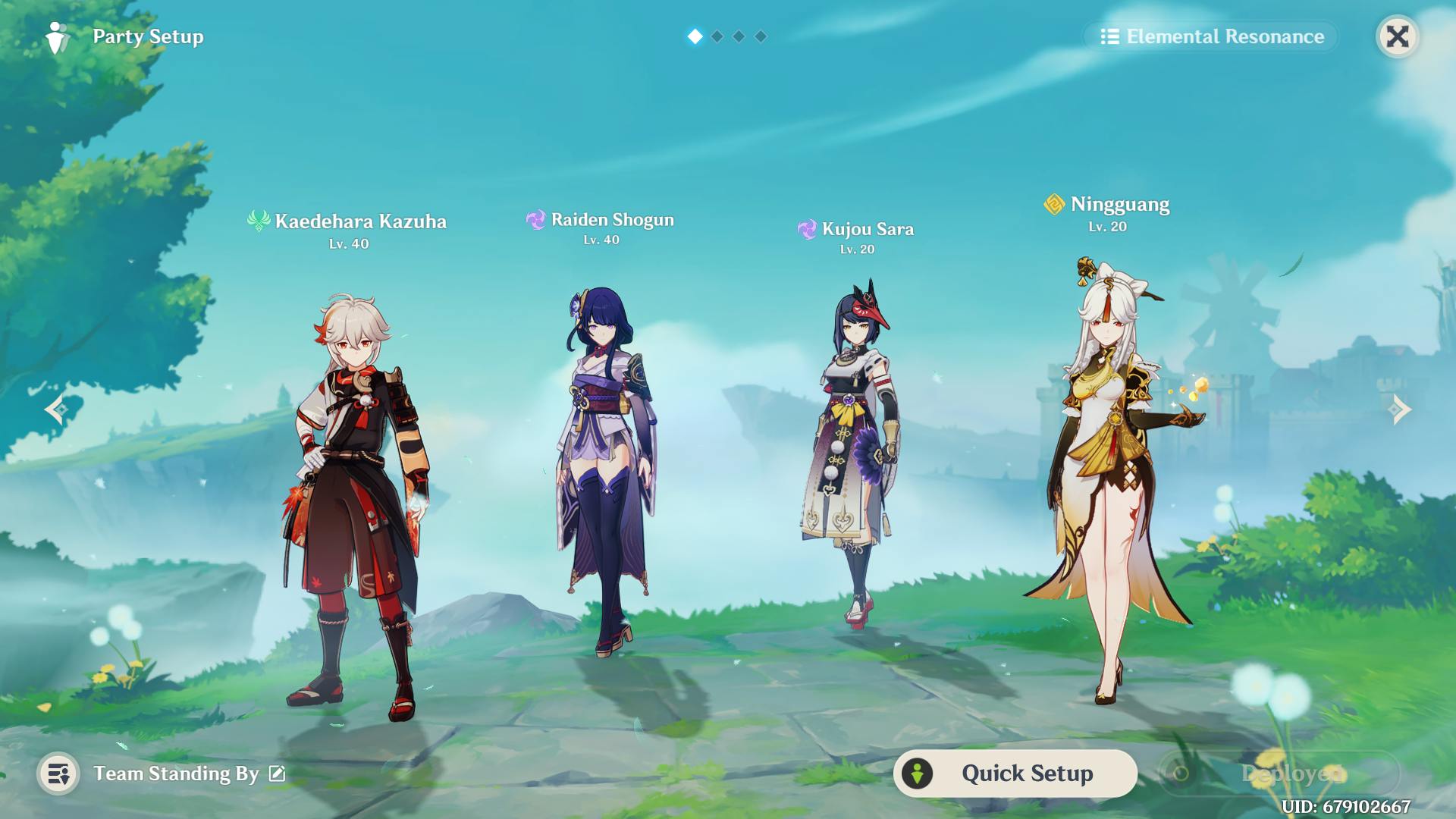Switch to the fourth party page dot
Viewport: 1456px width, 819px height.
761,36
